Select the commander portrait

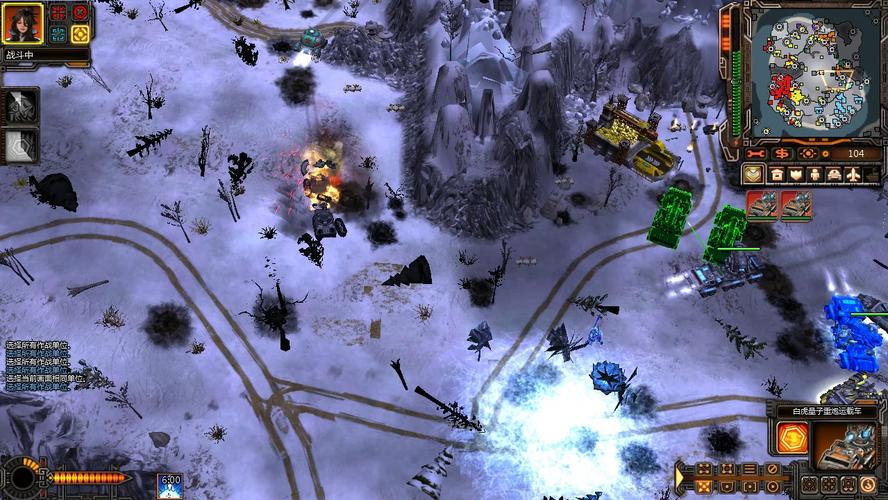[22, 23]
